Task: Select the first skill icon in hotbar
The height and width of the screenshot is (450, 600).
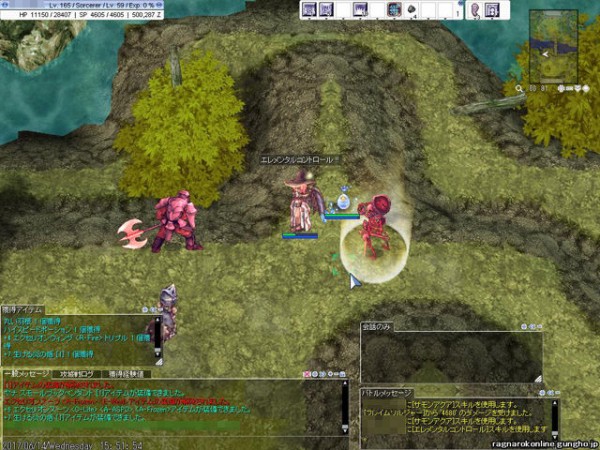Action: [x=309, y=10]
